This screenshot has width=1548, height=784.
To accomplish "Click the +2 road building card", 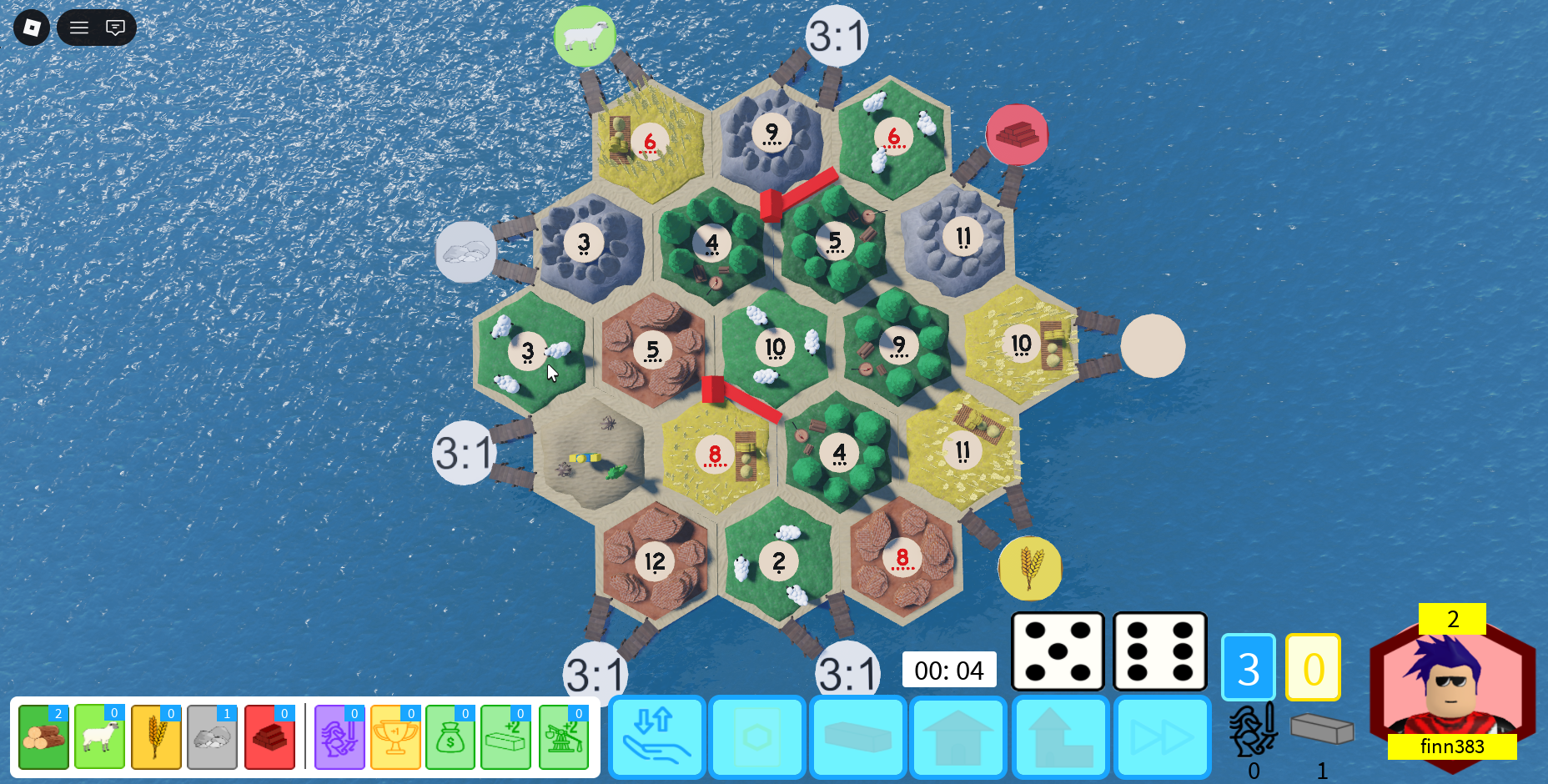I will click(x=505, y=737).
